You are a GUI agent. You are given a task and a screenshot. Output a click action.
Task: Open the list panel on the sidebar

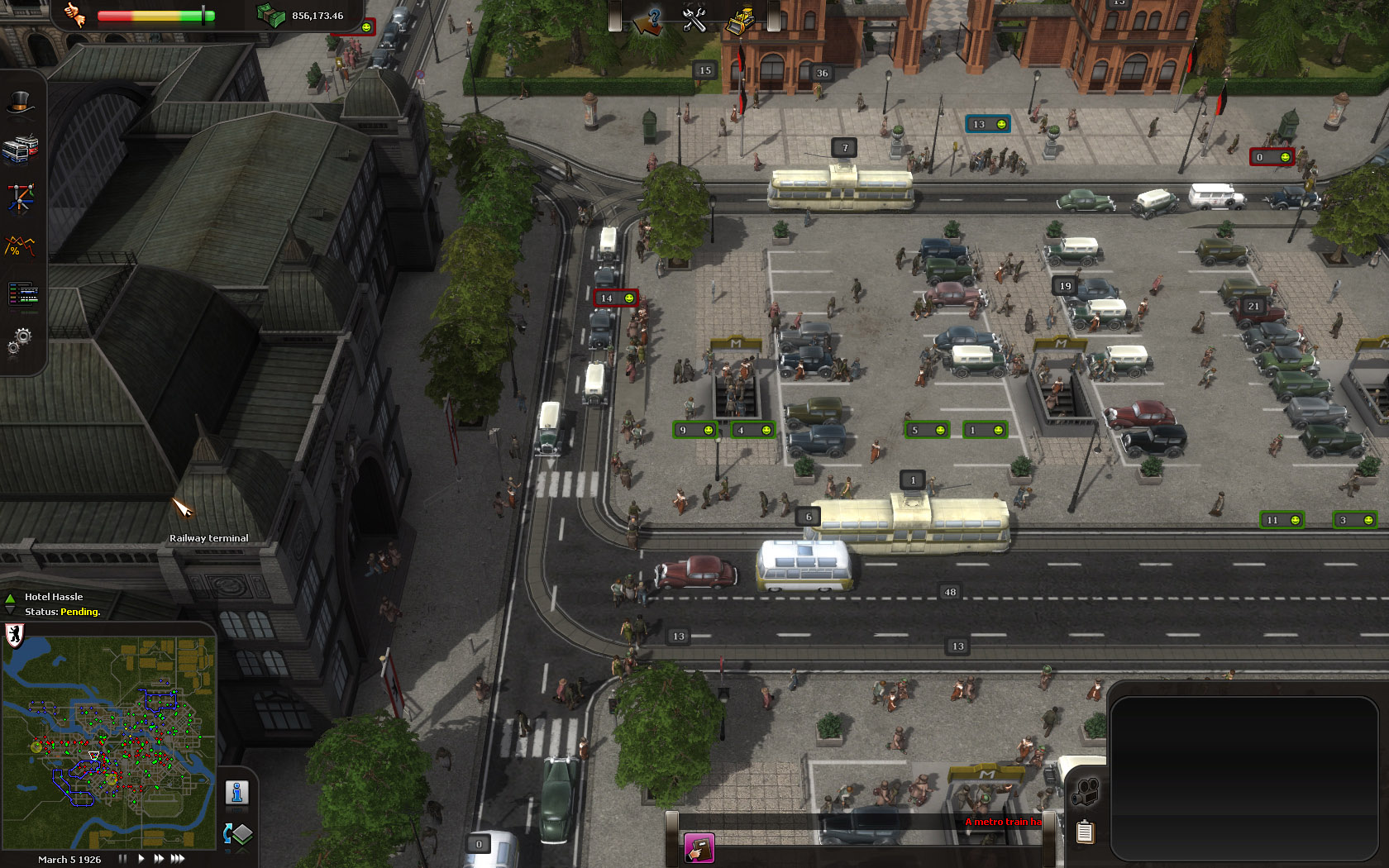tap(23, 293)
